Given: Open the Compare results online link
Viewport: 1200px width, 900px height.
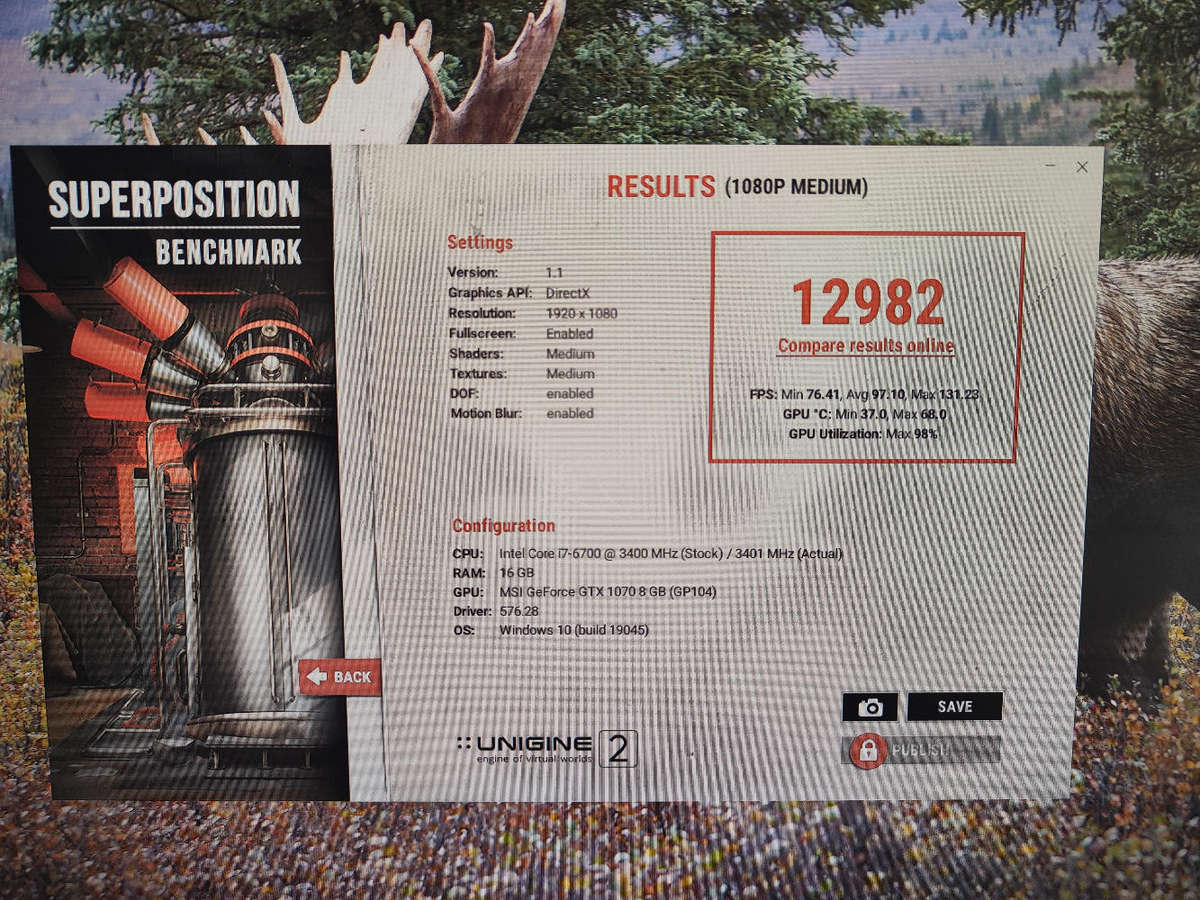Looking at the screenshot, I should tap(866, 347).
